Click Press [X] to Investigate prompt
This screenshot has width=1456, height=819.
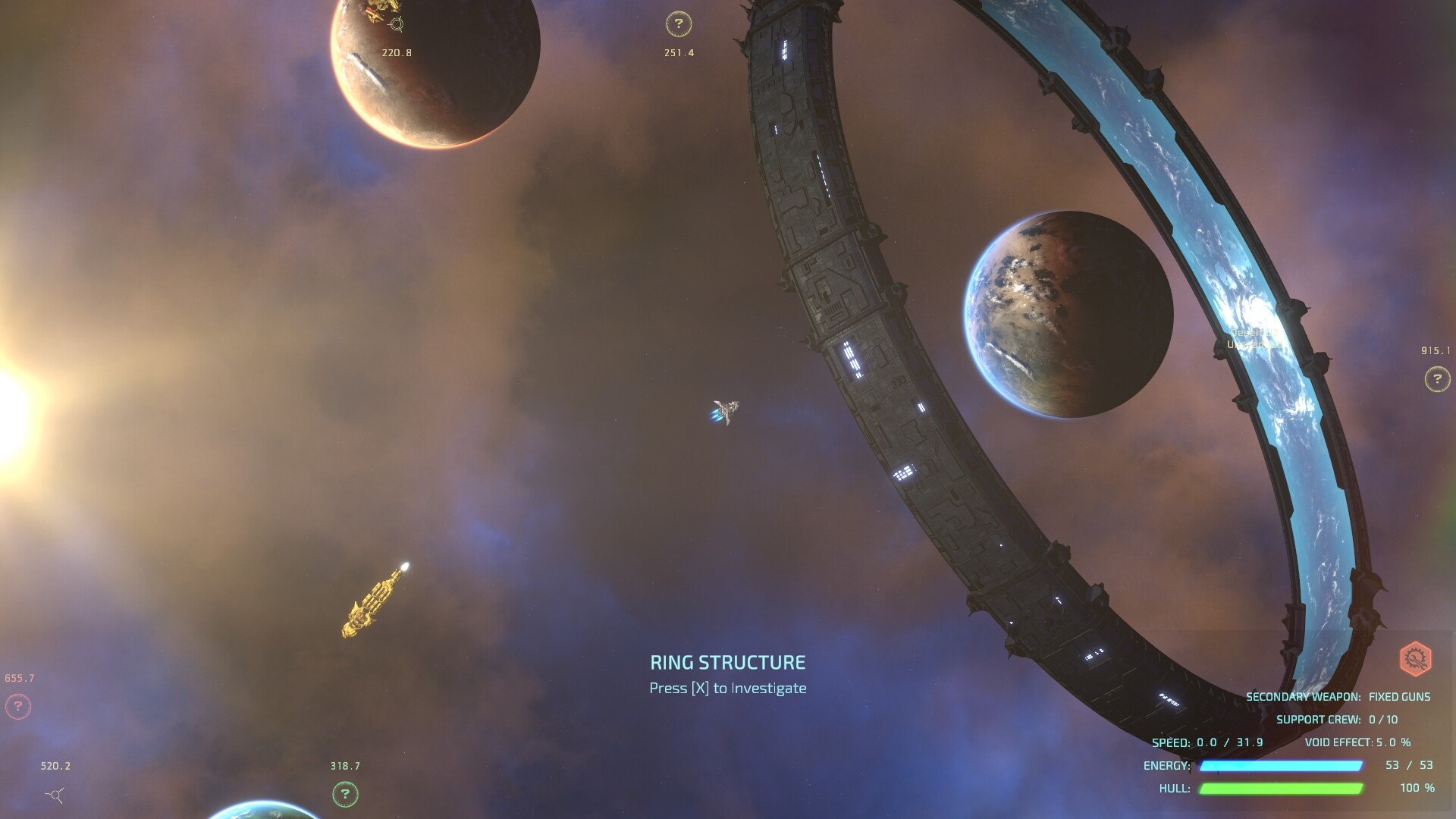tap(727, 688)
